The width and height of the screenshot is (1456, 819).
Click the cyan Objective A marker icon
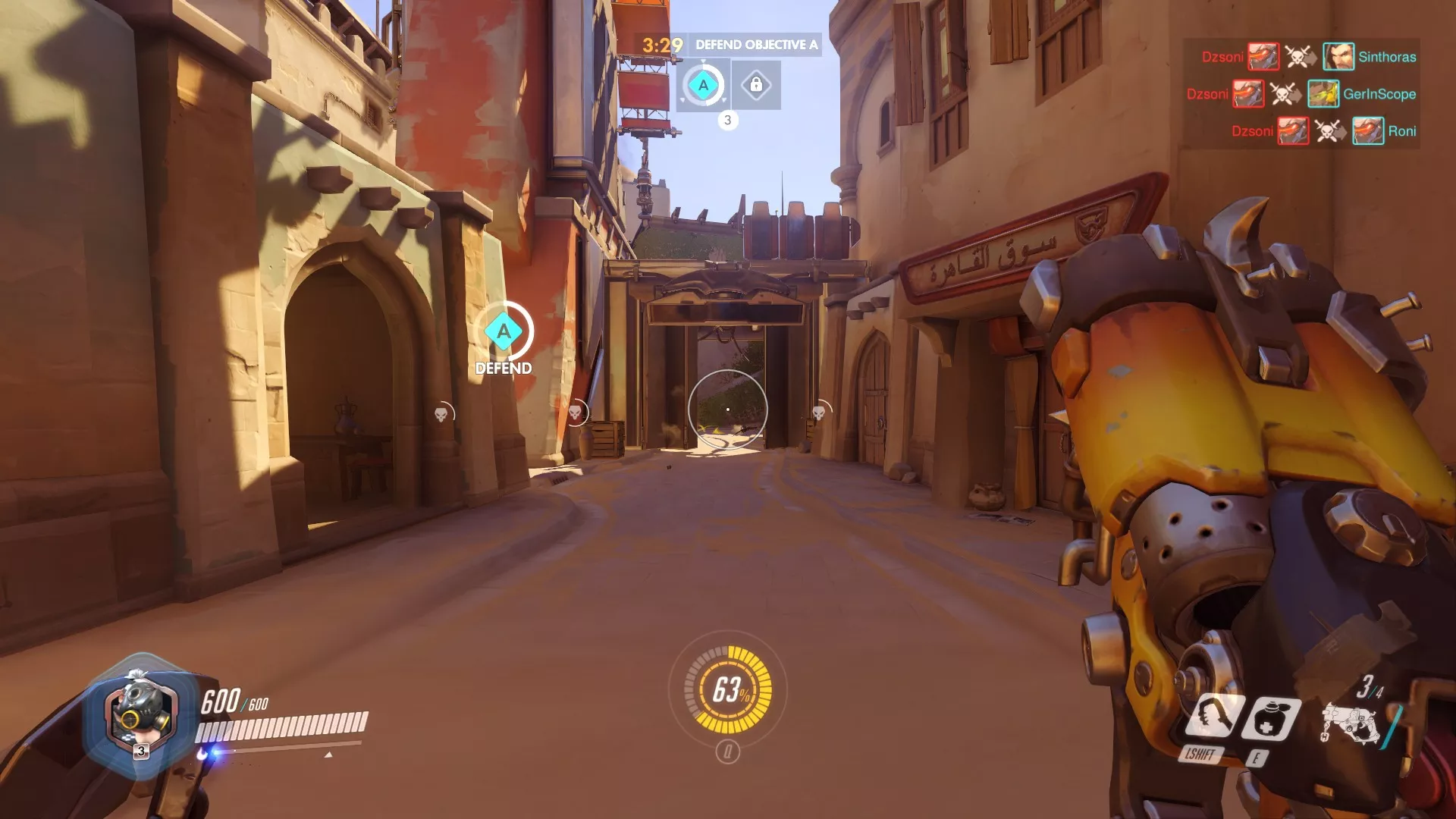click(x=702, y=83)
